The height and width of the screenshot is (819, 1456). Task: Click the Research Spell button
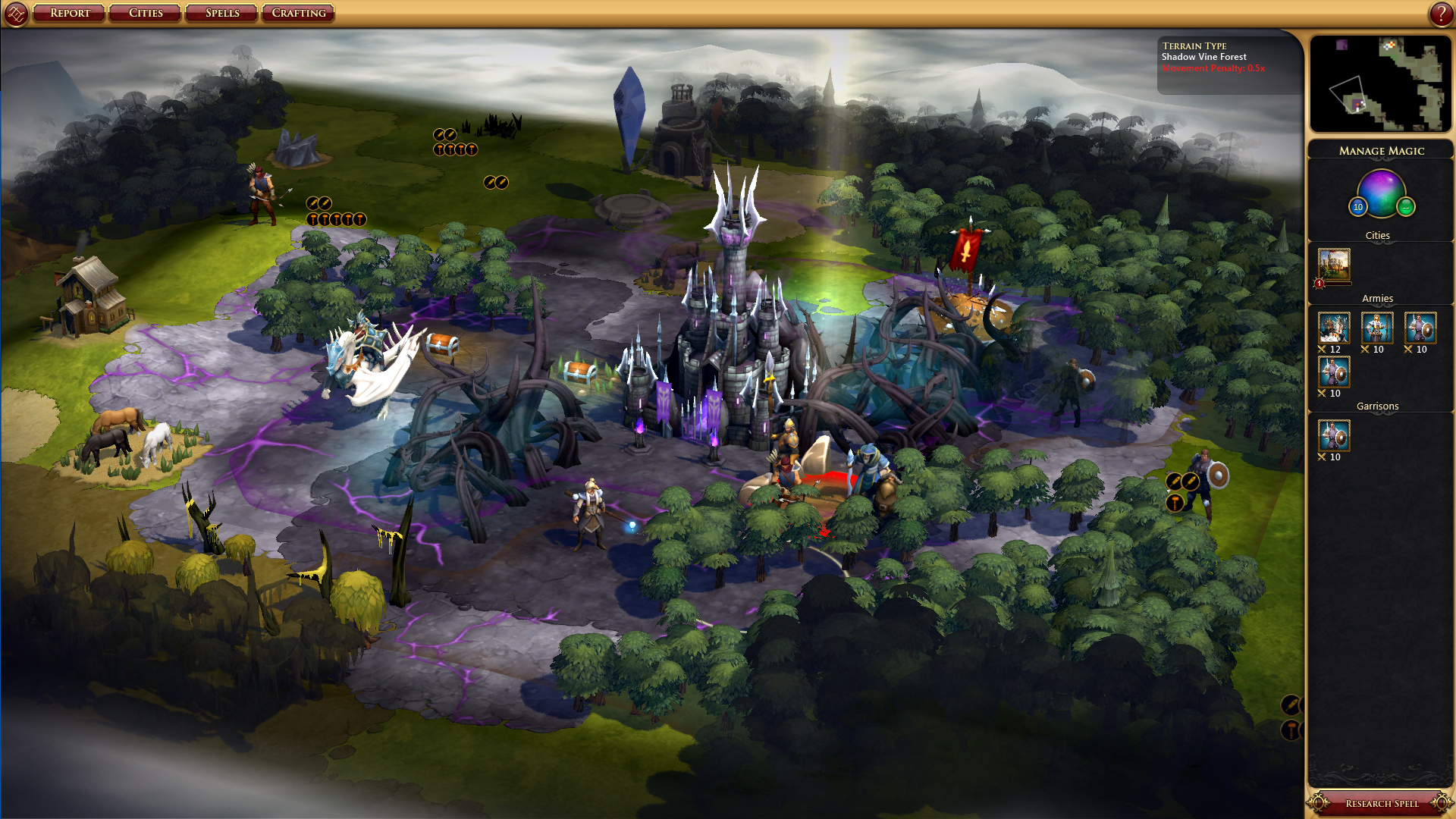[1381, 803]
